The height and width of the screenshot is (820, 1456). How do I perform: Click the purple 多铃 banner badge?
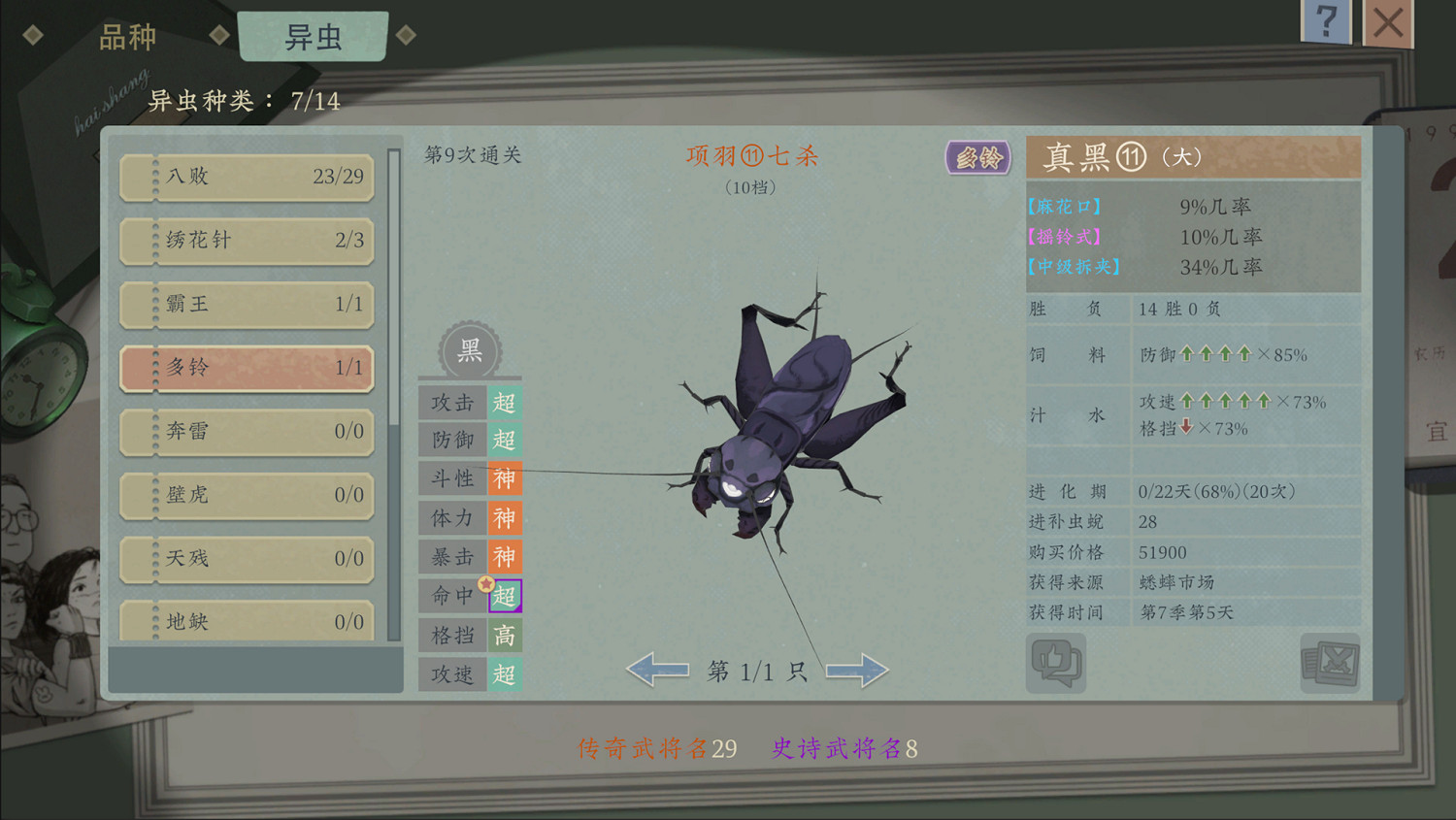click(977, 156)
